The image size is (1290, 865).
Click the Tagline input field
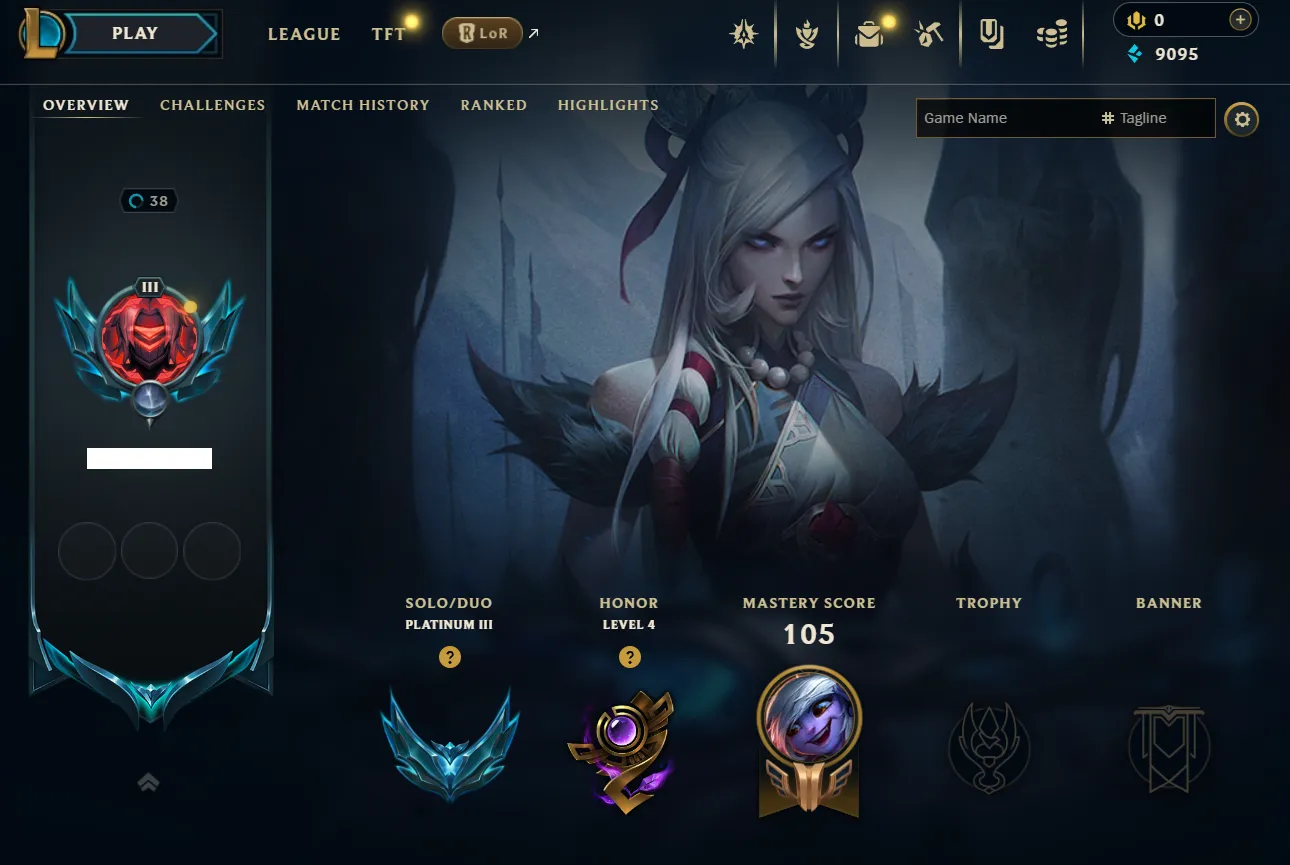coord(1155,118)
